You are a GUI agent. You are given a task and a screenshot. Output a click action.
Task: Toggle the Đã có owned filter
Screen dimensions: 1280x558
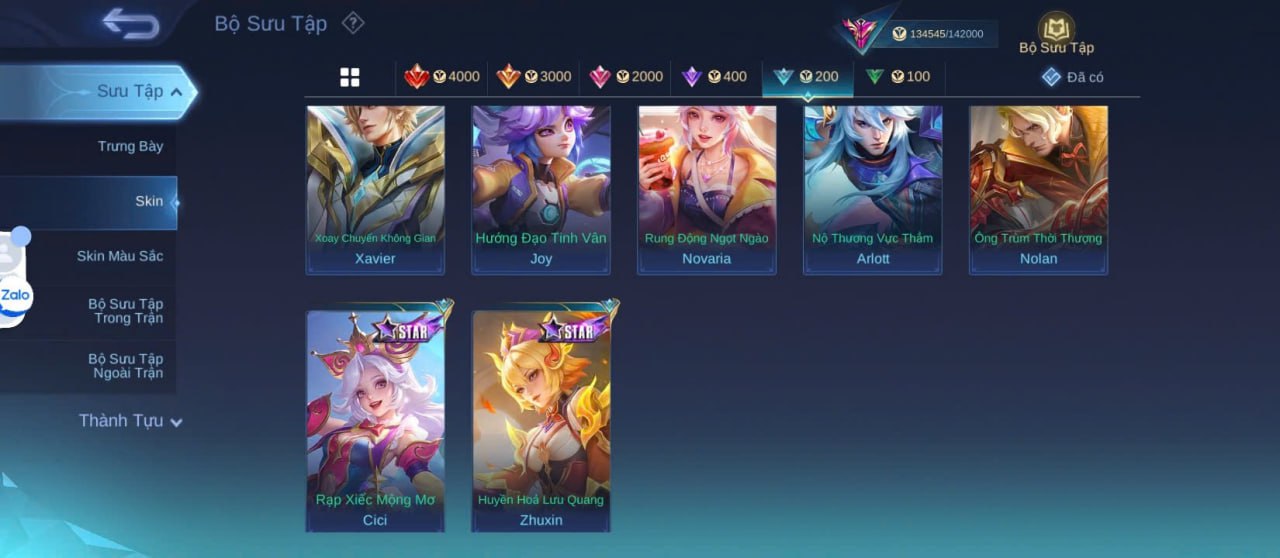coord(1072,77)
